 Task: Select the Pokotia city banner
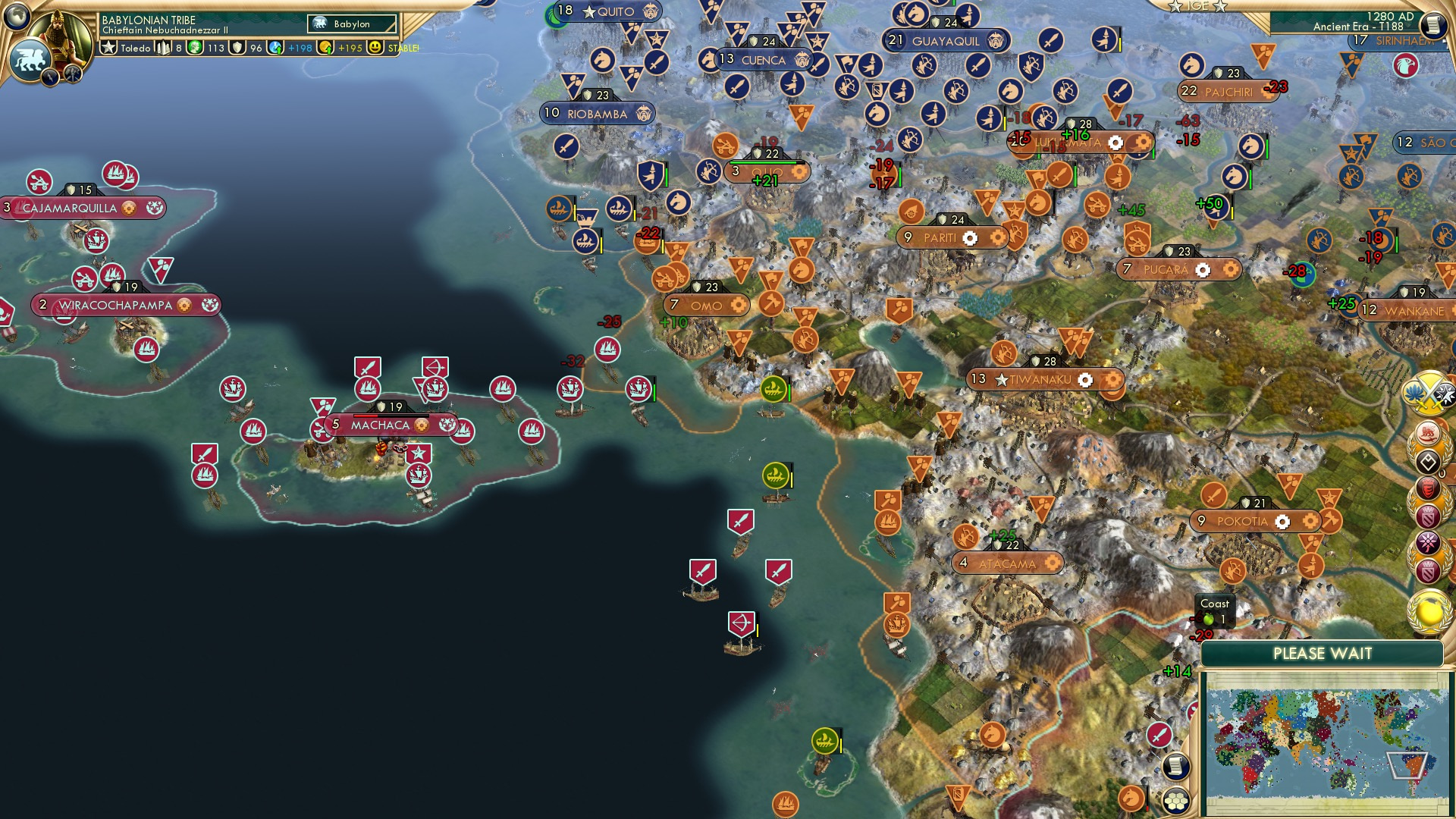tap(1254, 521)
